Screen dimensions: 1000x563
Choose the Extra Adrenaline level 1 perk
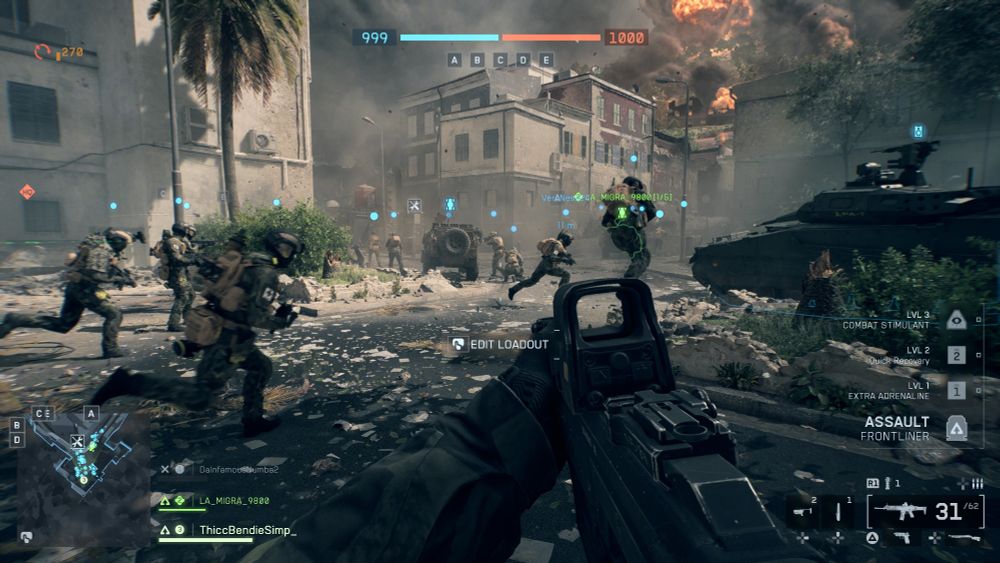click(957, 390)
